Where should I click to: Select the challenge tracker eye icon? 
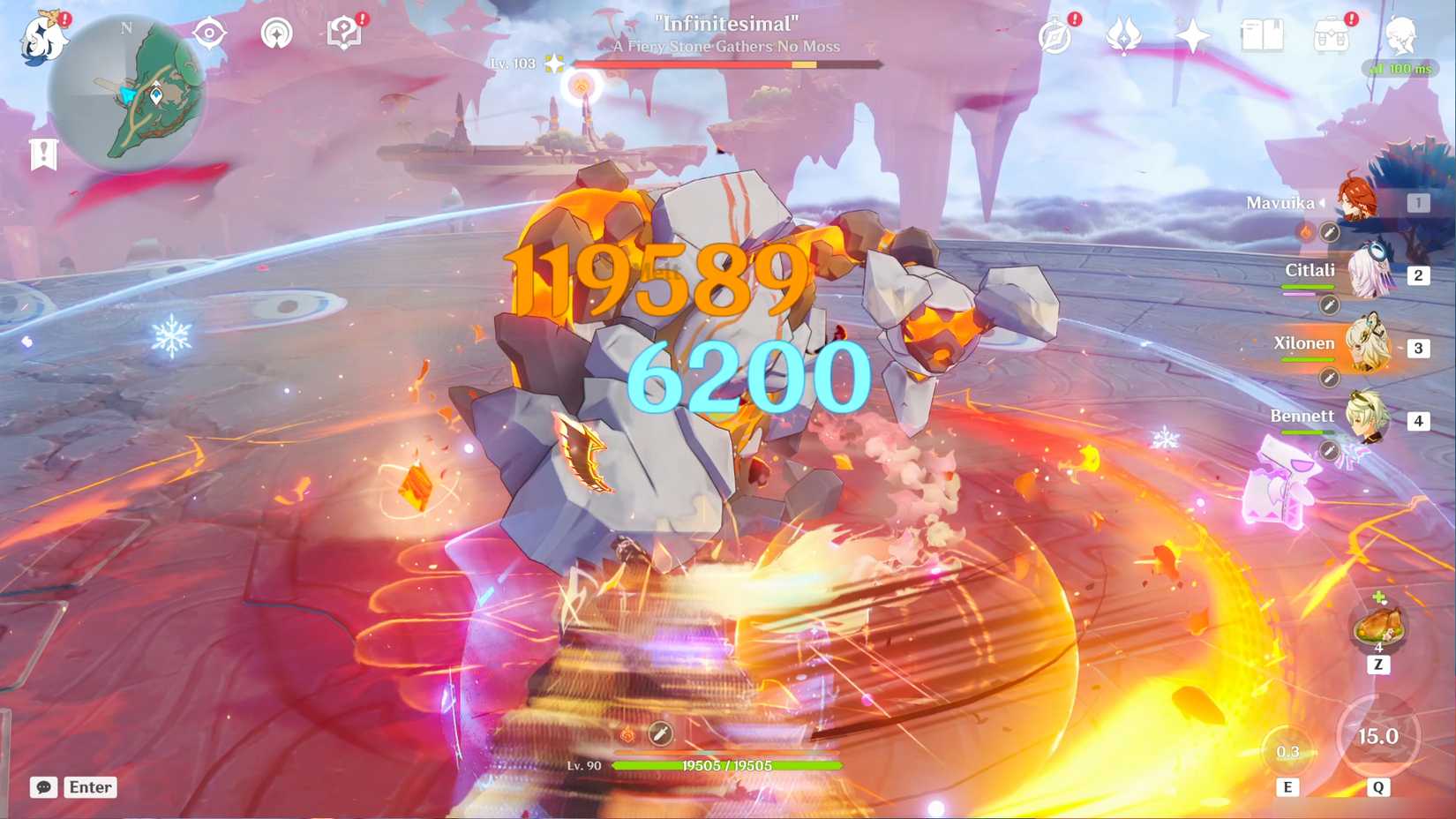click(208, 33)
